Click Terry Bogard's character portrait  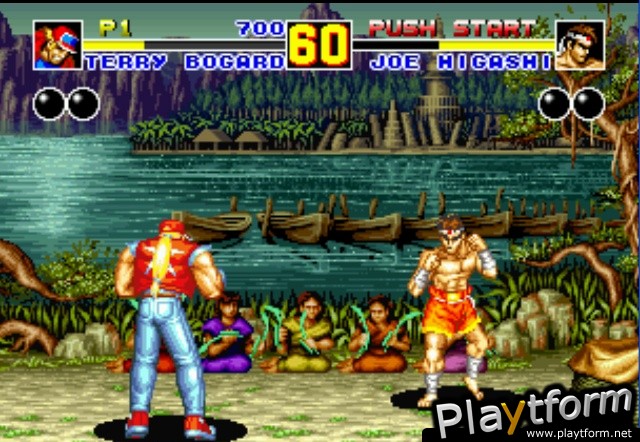(58, 45)
